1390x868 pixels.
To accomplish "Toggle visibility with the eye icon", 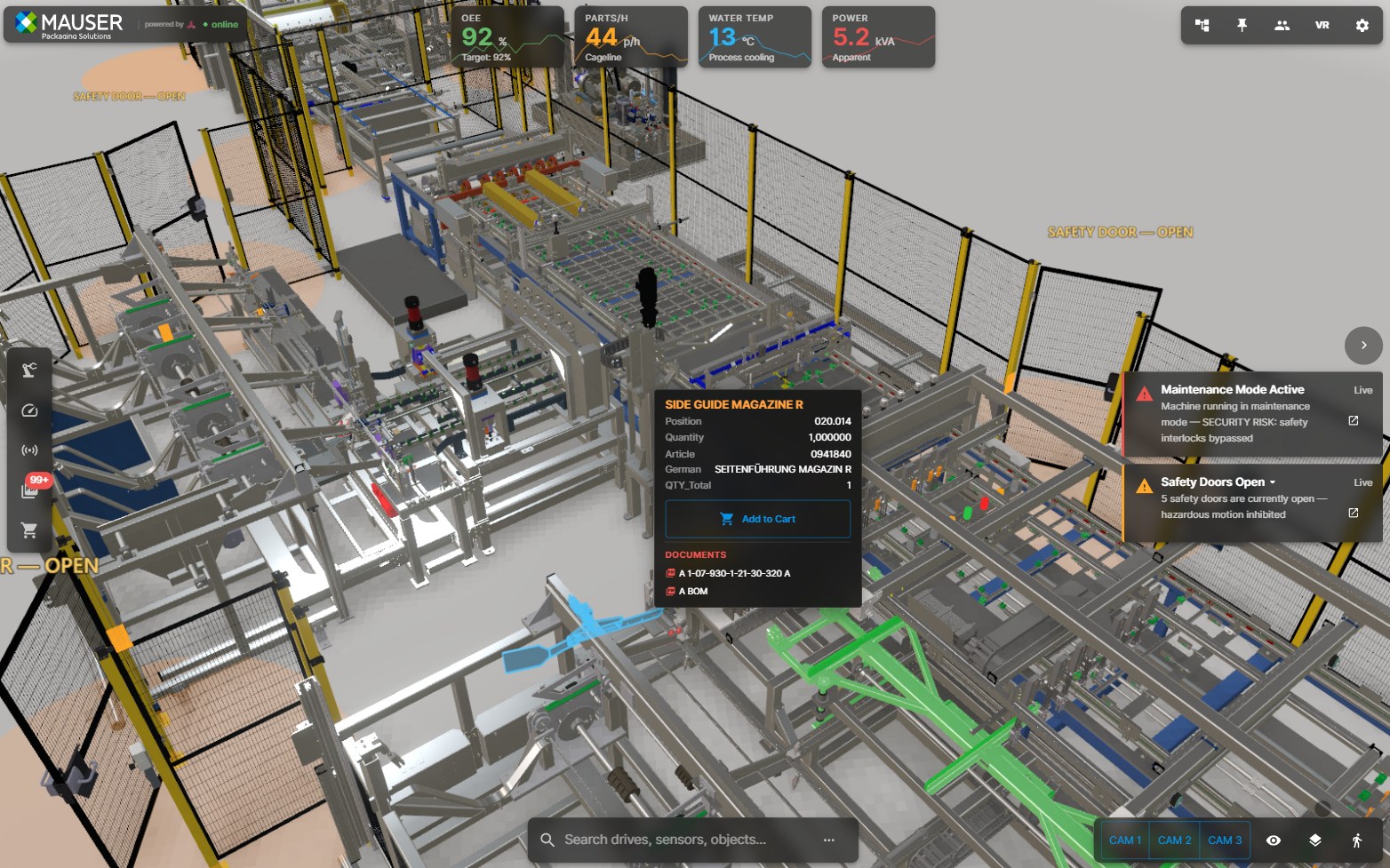I will [x=1274, y=839].
